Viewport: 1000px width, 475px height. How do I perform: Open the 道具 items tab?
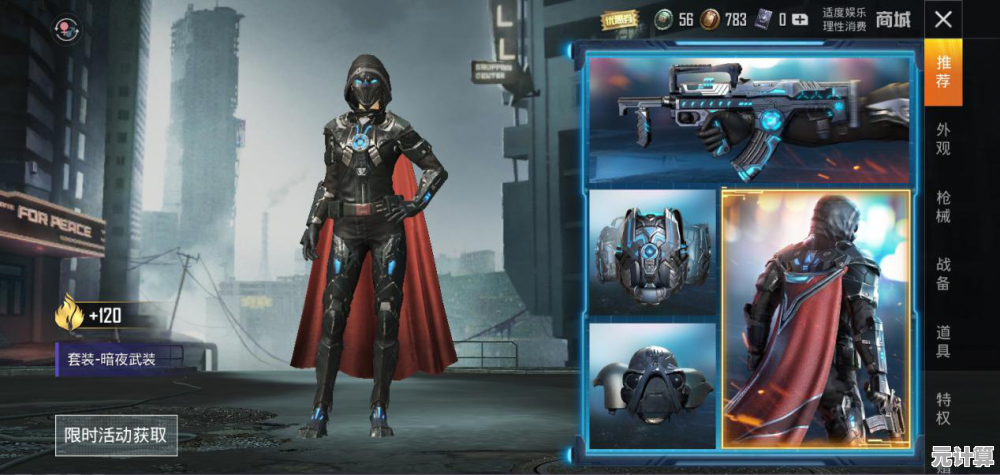pos(943,342)
